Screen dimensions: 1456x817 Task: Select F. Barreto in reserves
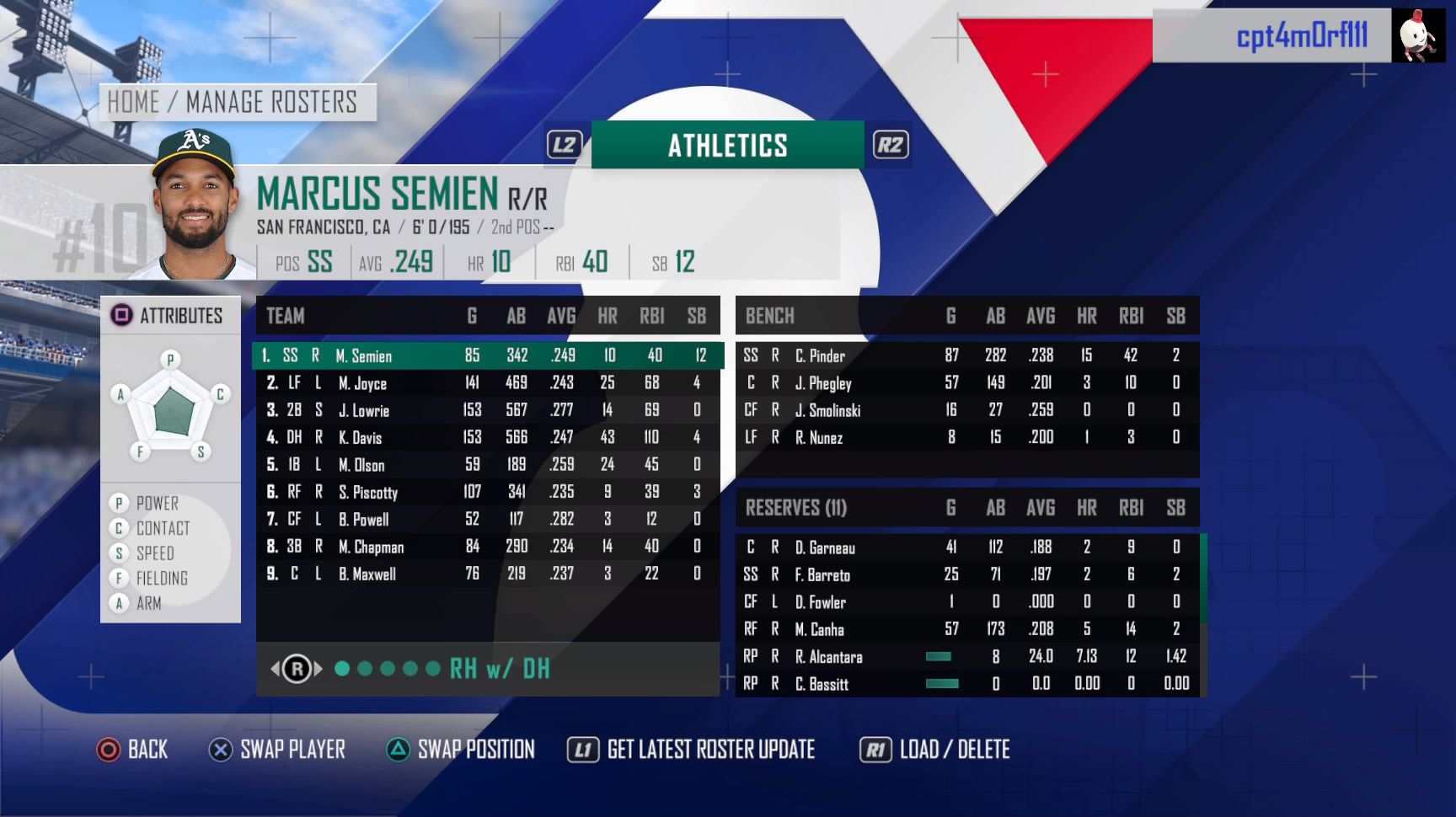point(966,575)
